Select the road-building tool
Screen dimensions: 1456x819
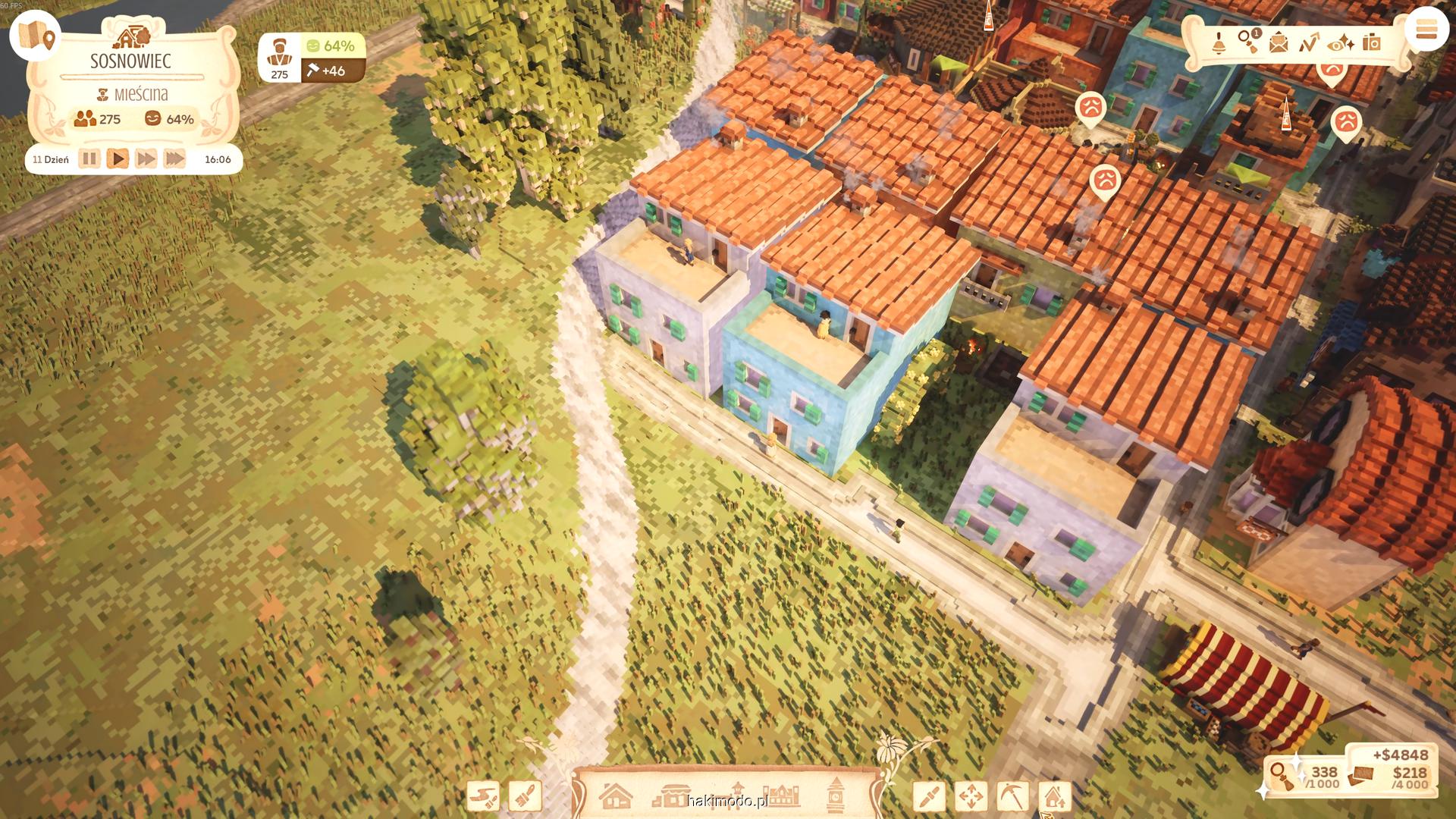[x=483, y=795]
